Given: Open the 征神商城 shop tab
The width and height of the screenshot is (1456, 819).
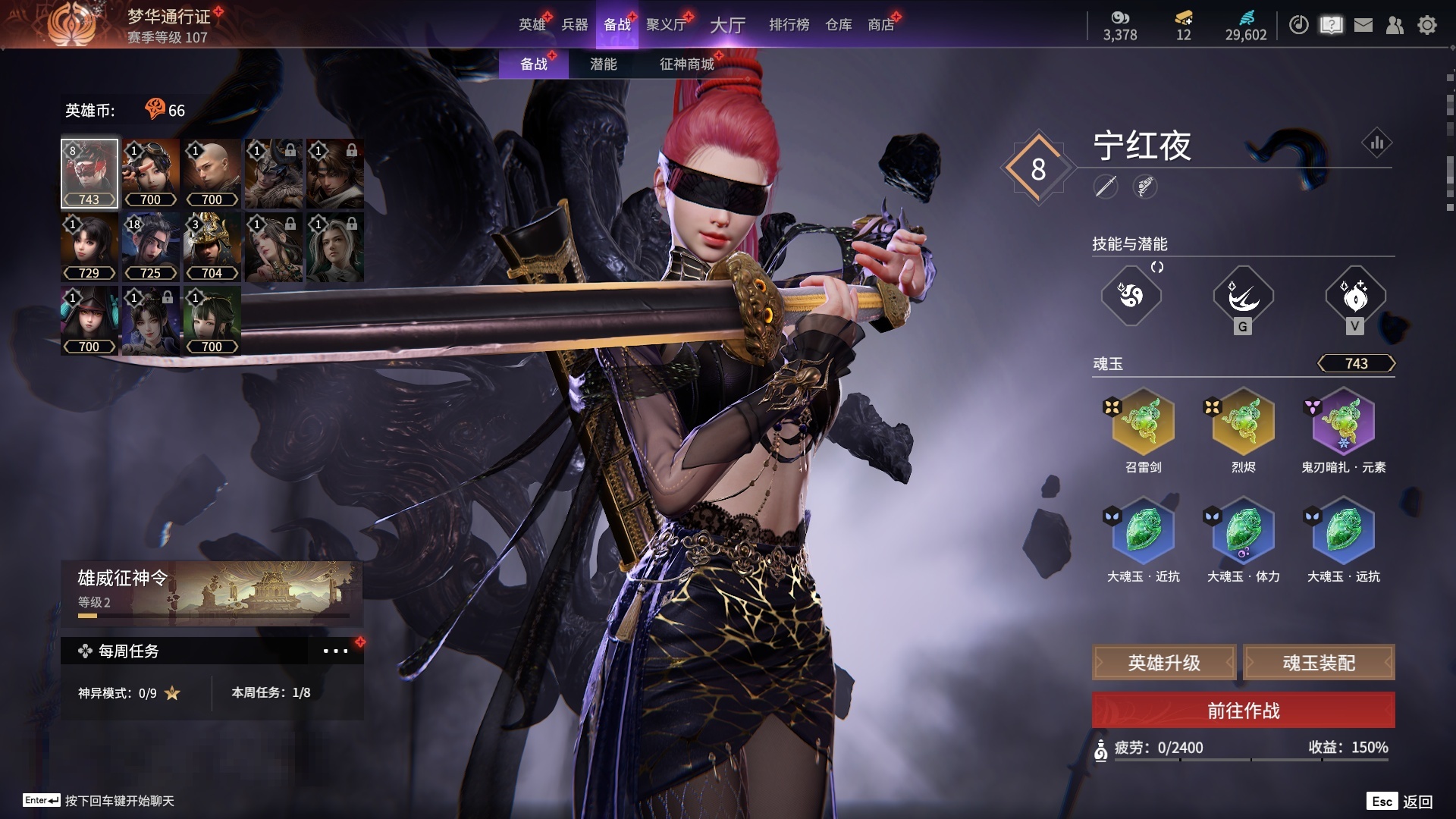Looking at the screenshot, I should pyautogui.click(x=686, y=64).
